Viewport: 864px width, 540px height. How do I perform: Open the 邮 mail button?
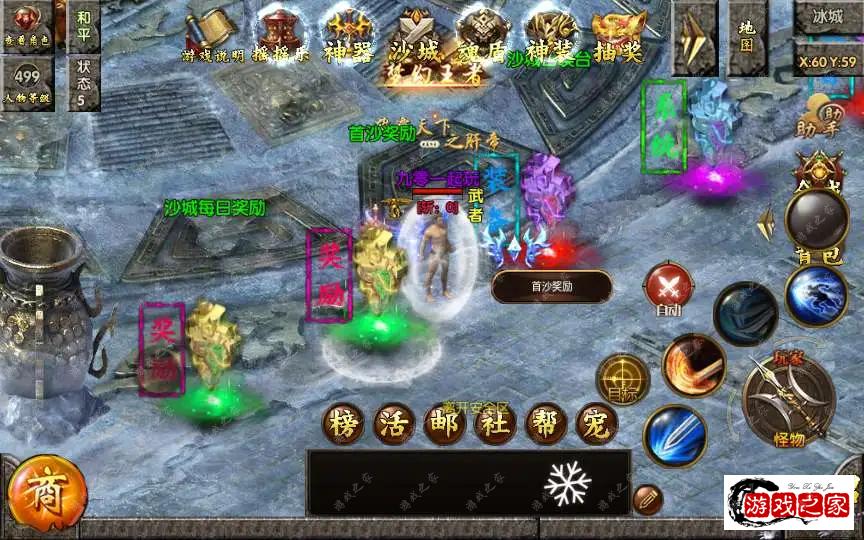[446, 424]
